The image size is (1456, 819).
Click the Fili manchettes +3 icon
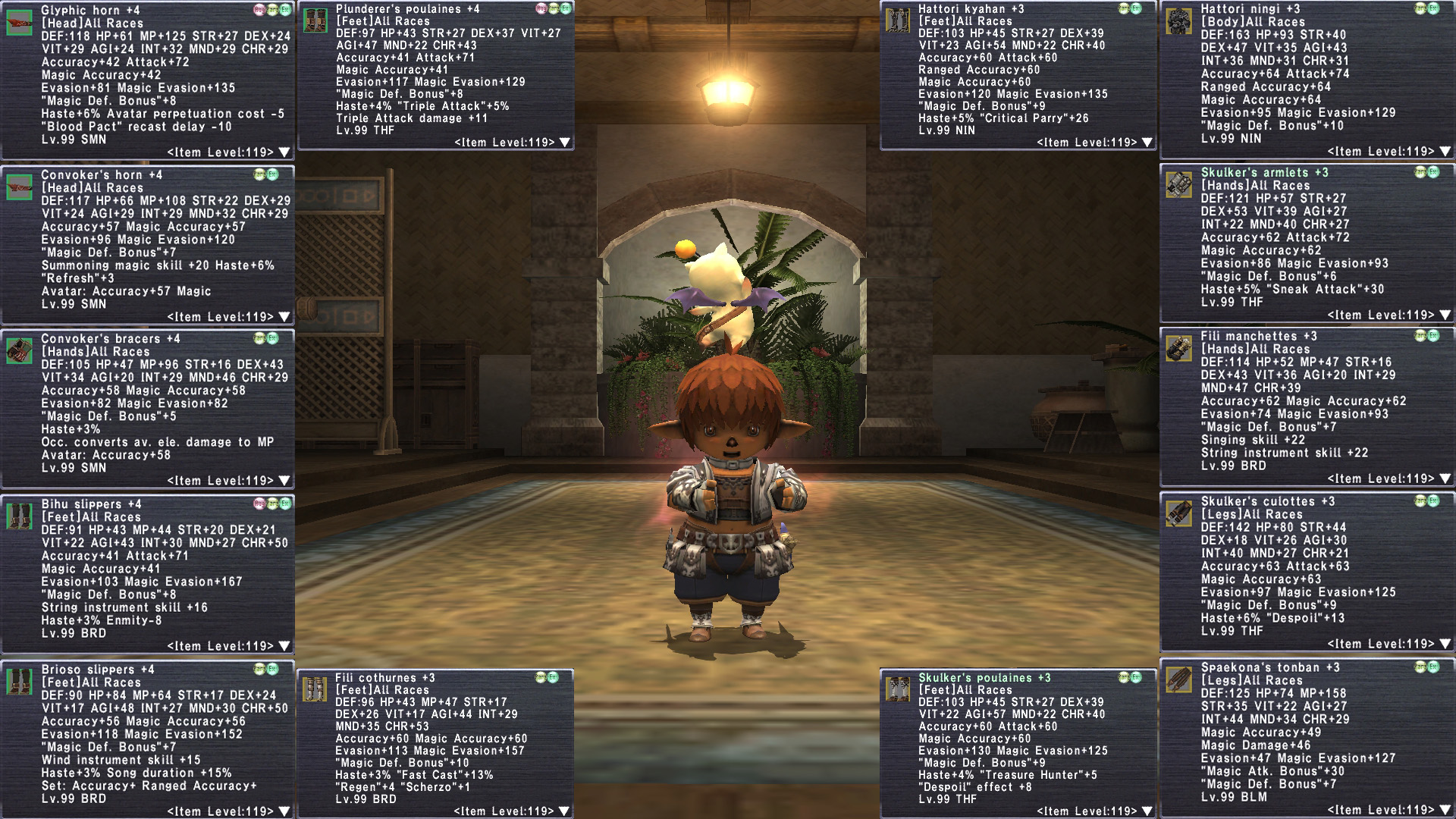pos(1179,349)
